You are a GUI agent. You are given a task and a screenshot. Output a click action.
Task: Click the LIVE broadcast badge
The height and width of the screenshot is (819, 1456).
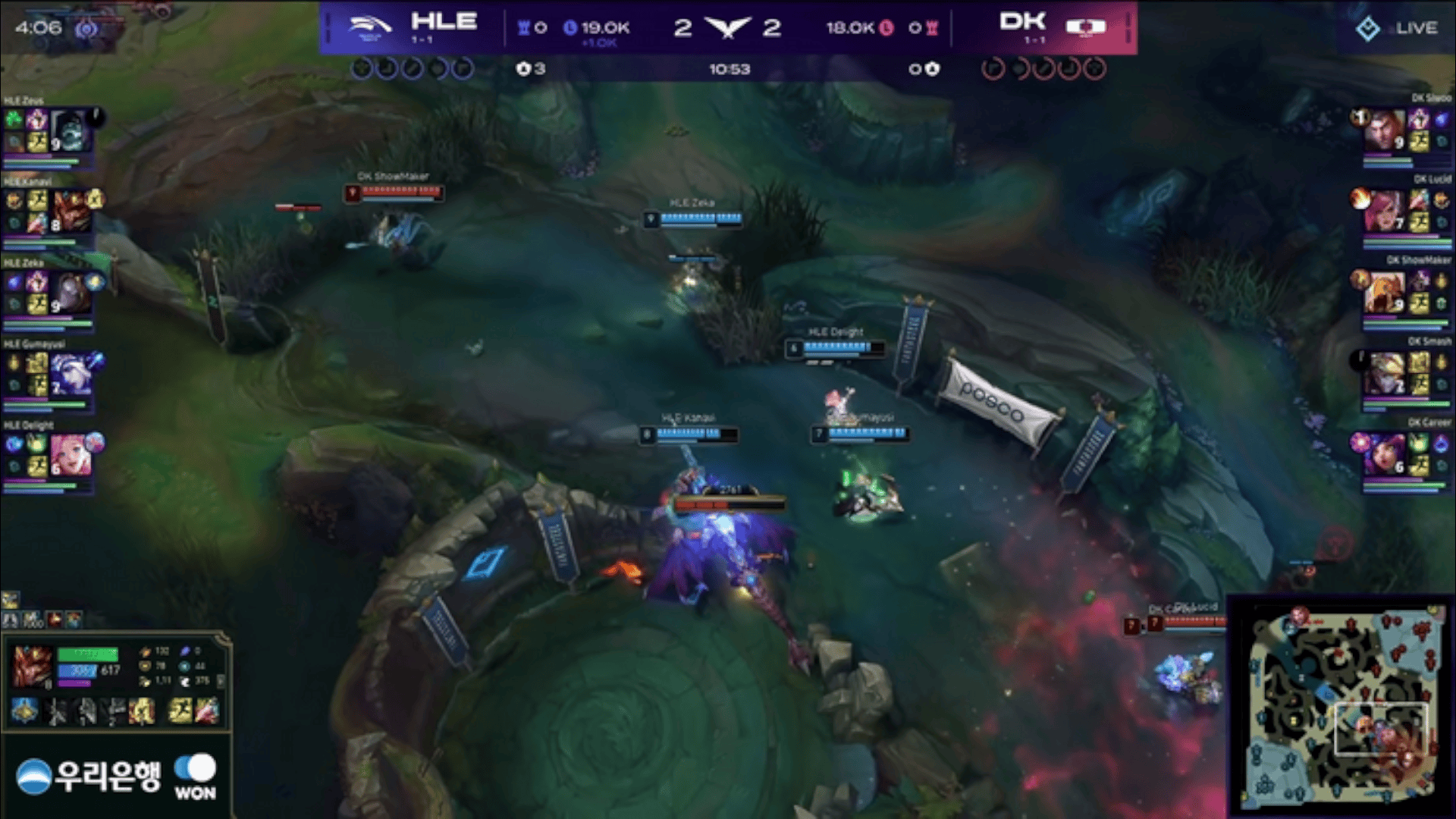click(1396, 29)
